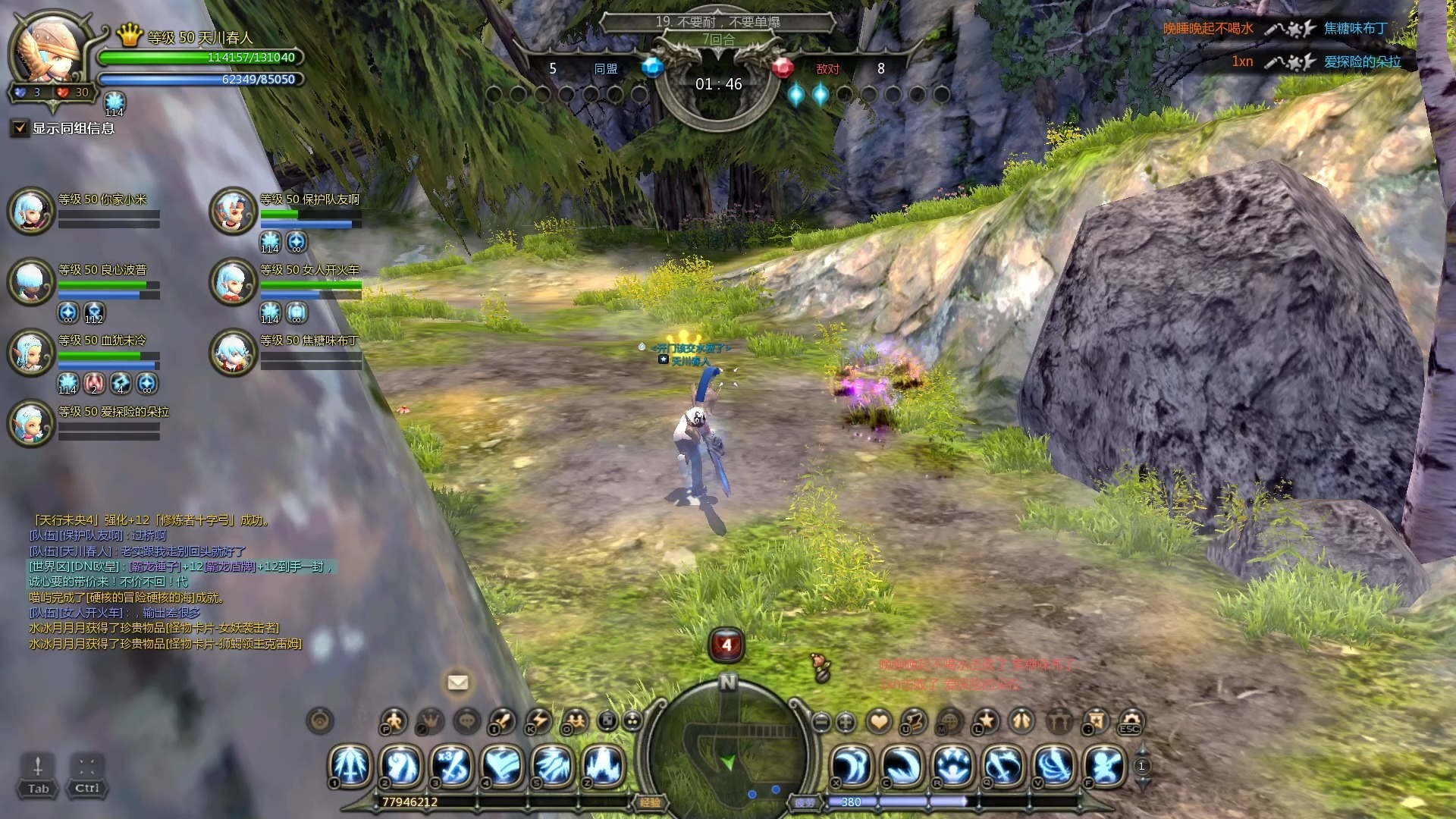Open the ESC gear system menu

point(1131,720)
